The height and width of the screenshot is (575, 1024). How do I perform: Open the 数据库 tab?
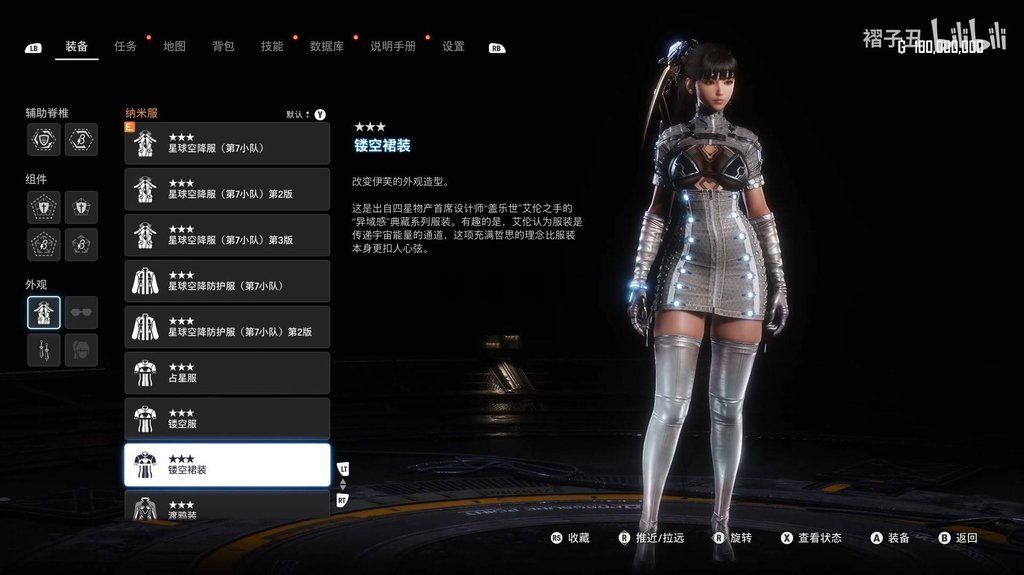pyautogui.click(x=326, y=46)
